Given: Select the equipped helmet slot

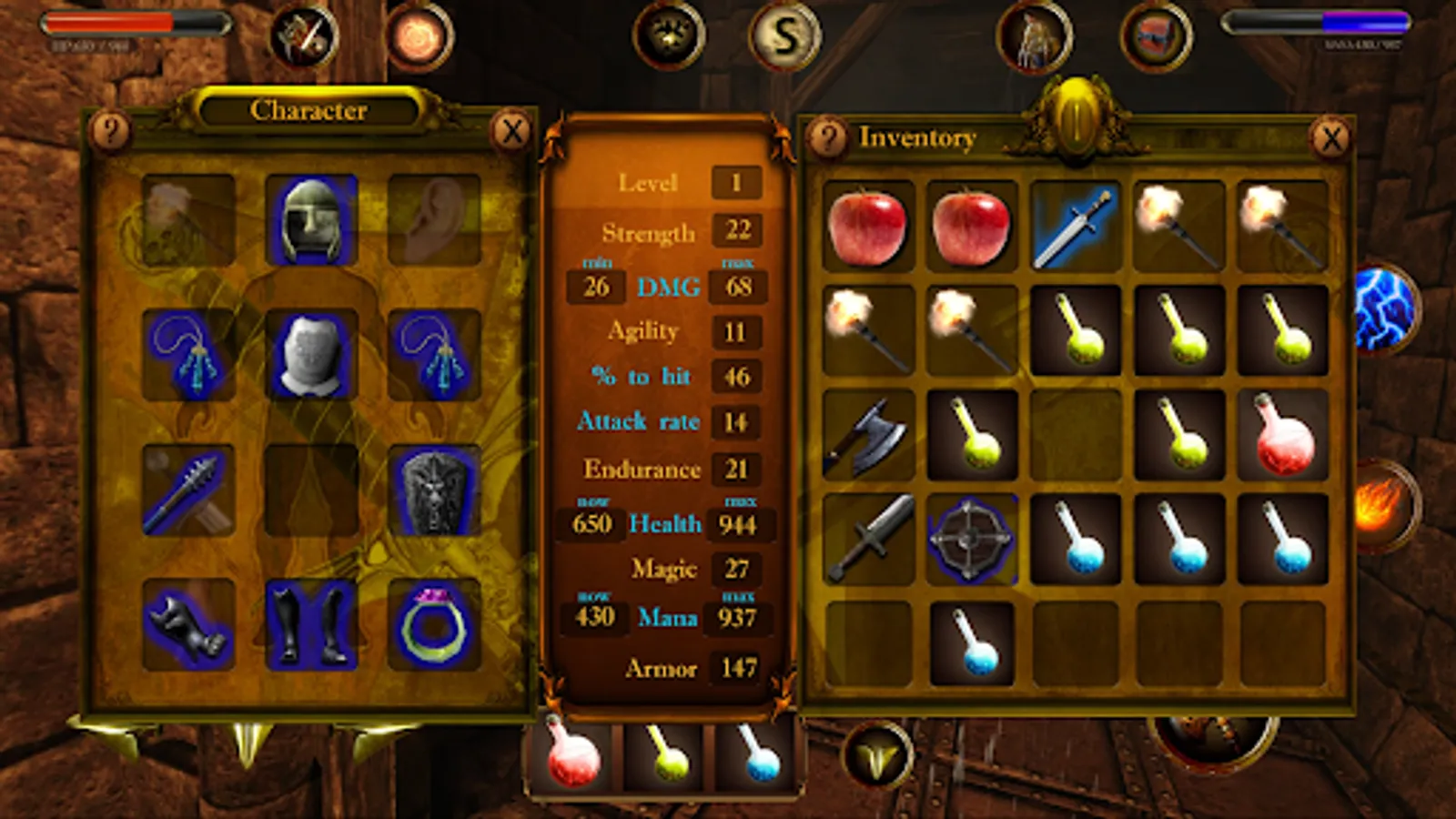Looking at the screenshot, I should point(310,218).
